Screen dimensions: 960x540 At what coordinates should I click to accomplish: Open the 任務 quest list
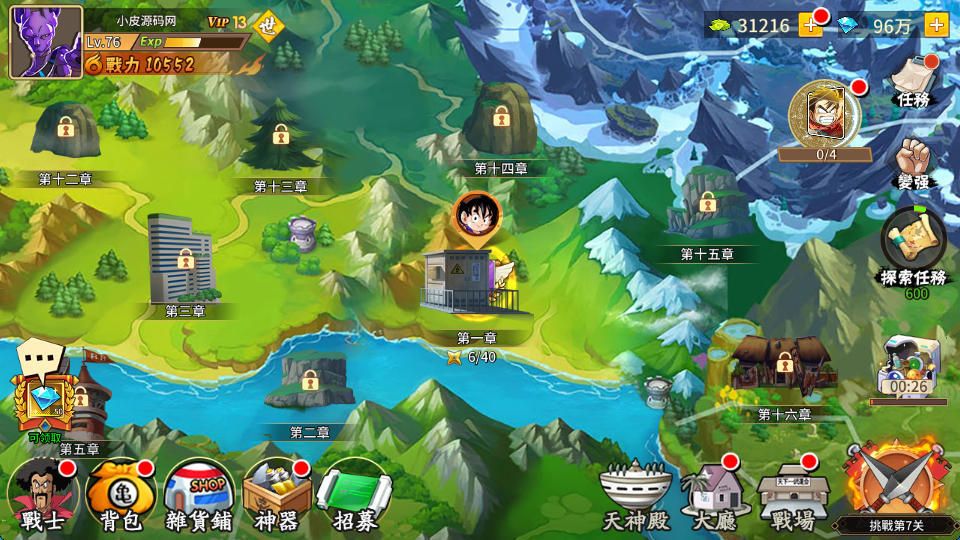[914, 83]
